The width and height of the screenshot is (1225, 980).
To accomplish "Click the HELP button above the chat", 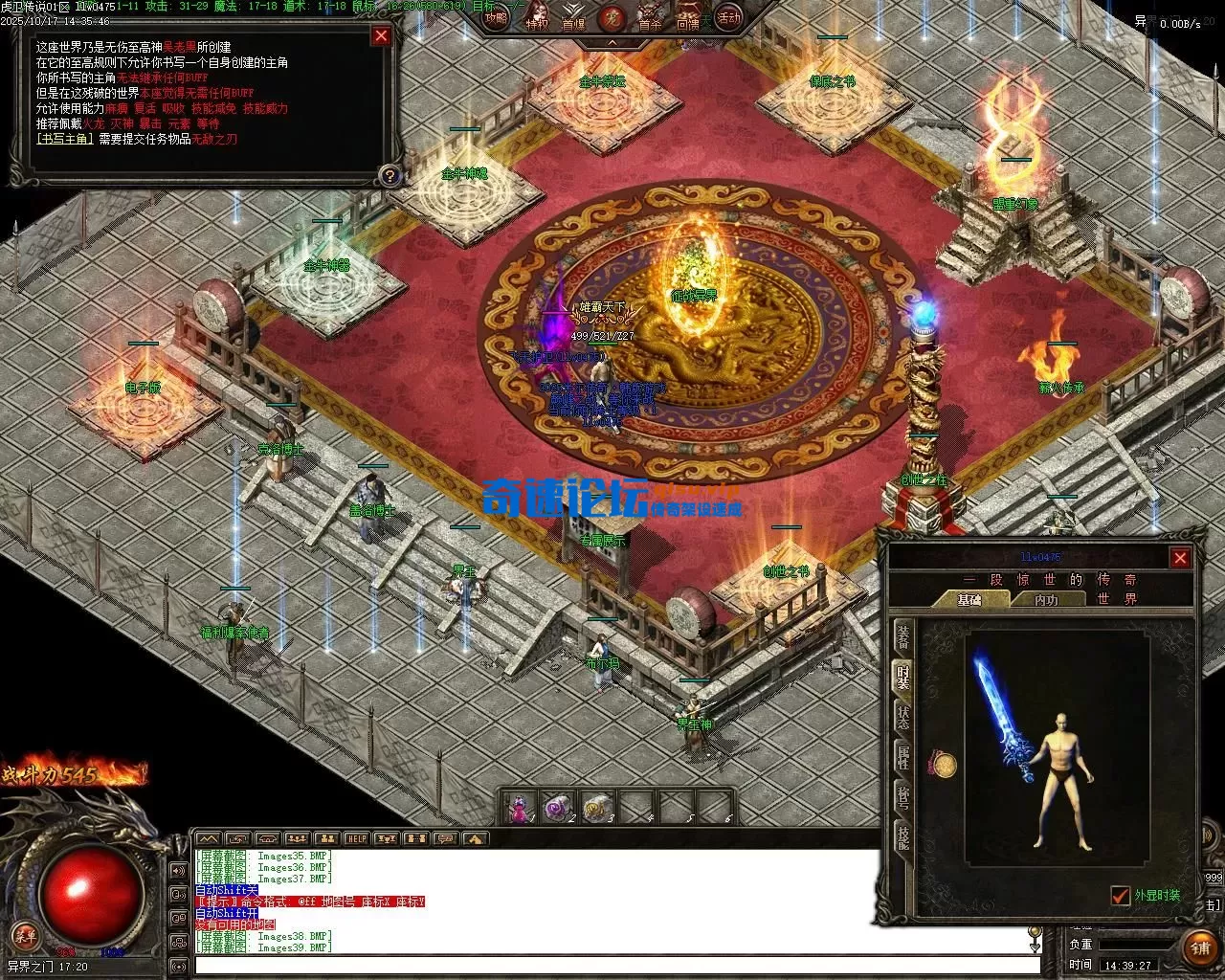I will (356, 839).
